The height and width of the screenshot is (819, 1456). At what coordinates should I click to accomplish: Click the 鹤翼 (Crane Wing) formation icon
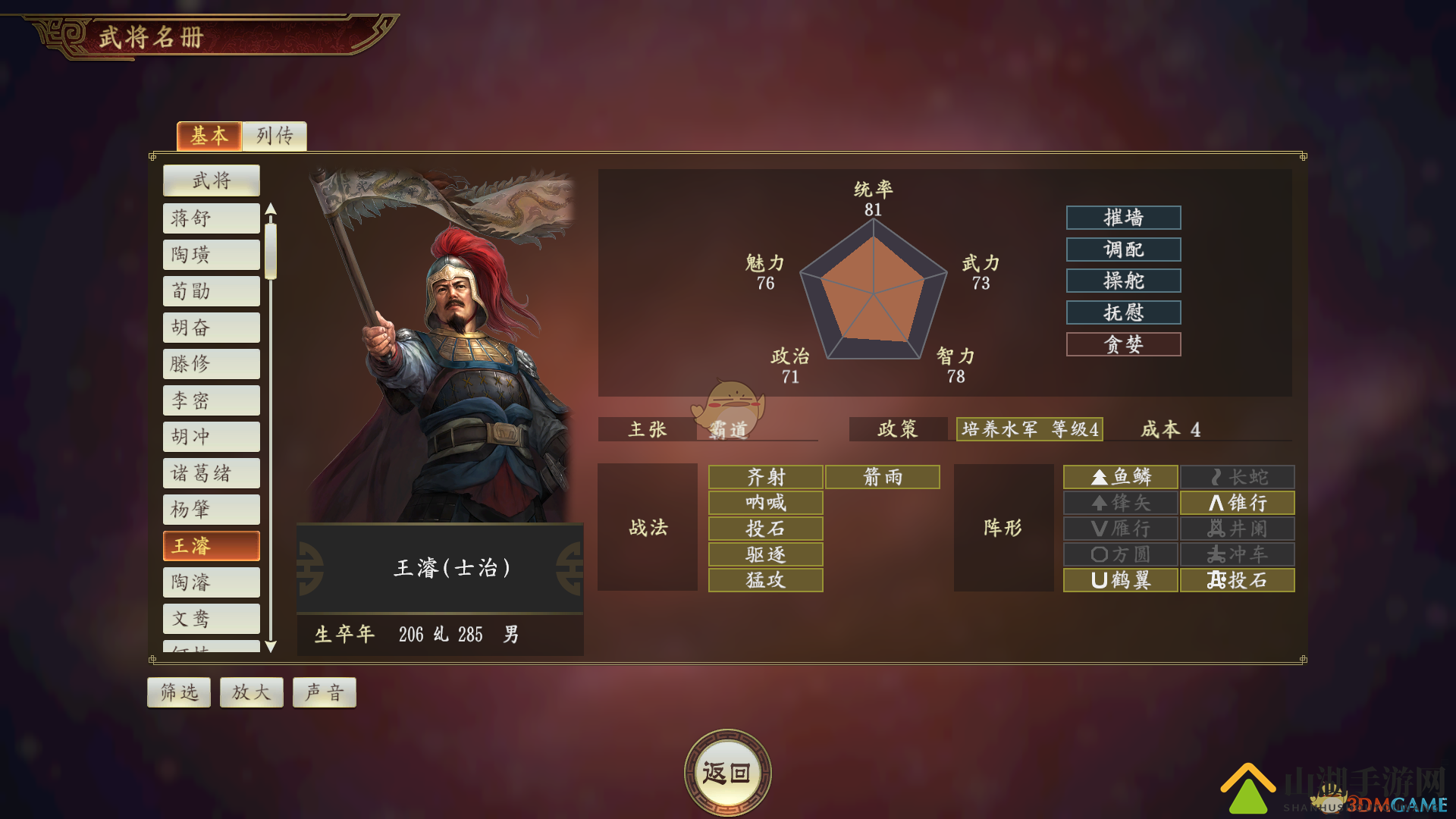point(1119,580)
